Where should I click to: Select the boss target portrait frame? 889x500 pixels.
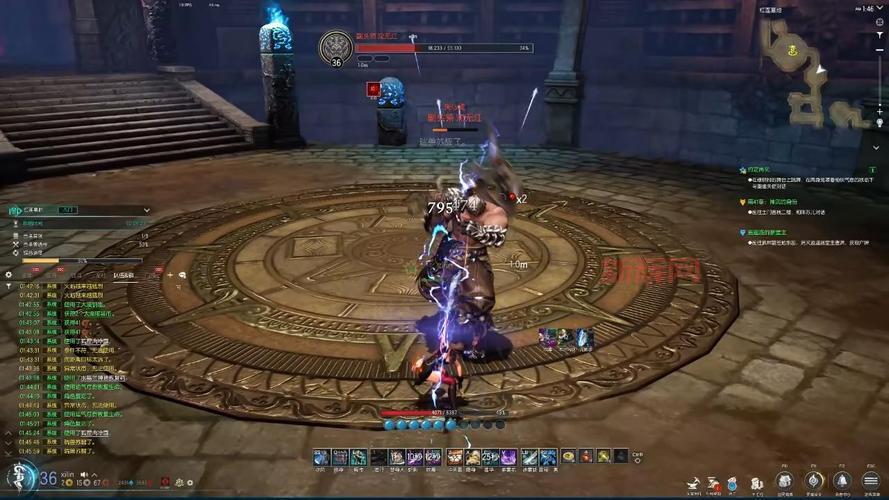click(337, 47)
